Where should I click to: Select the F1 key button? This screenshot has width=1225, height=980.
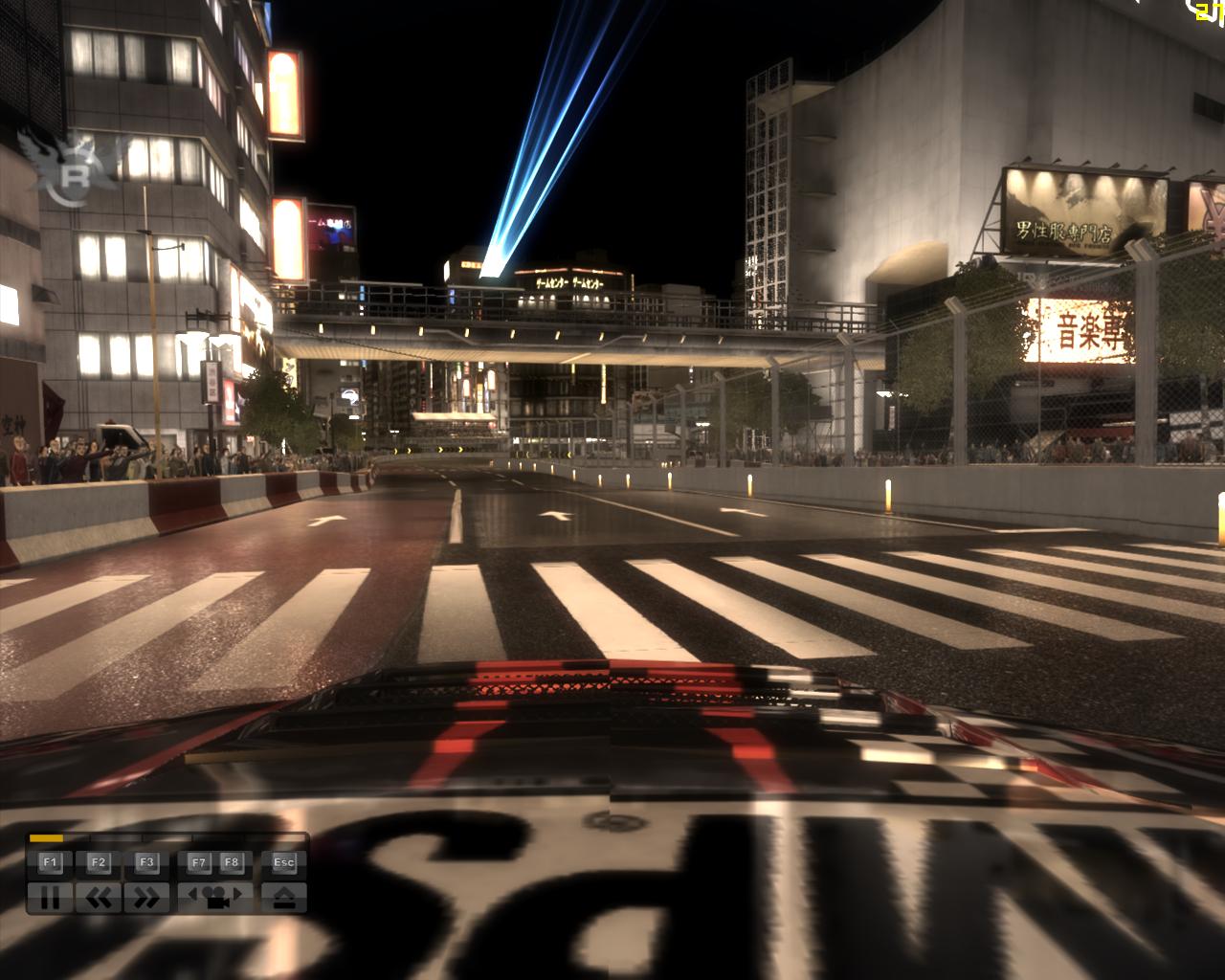(49, 862)
